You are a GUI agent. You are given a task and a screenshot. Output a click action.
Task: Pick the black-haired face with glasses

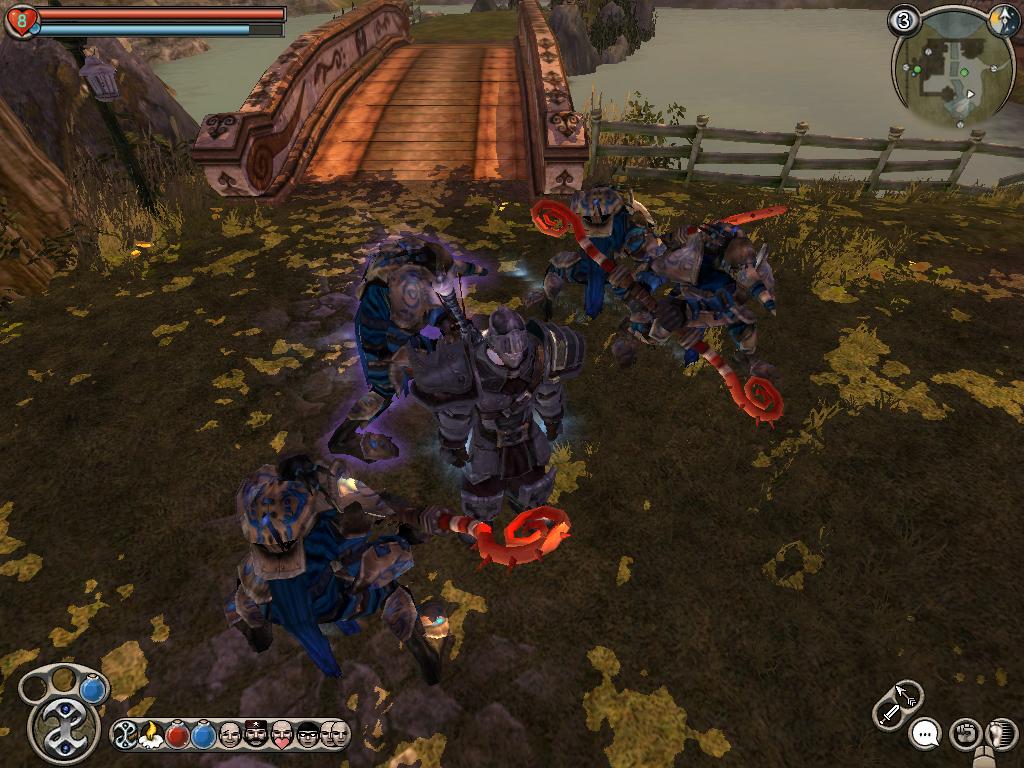pyautogui.click(x=307, y=736)
